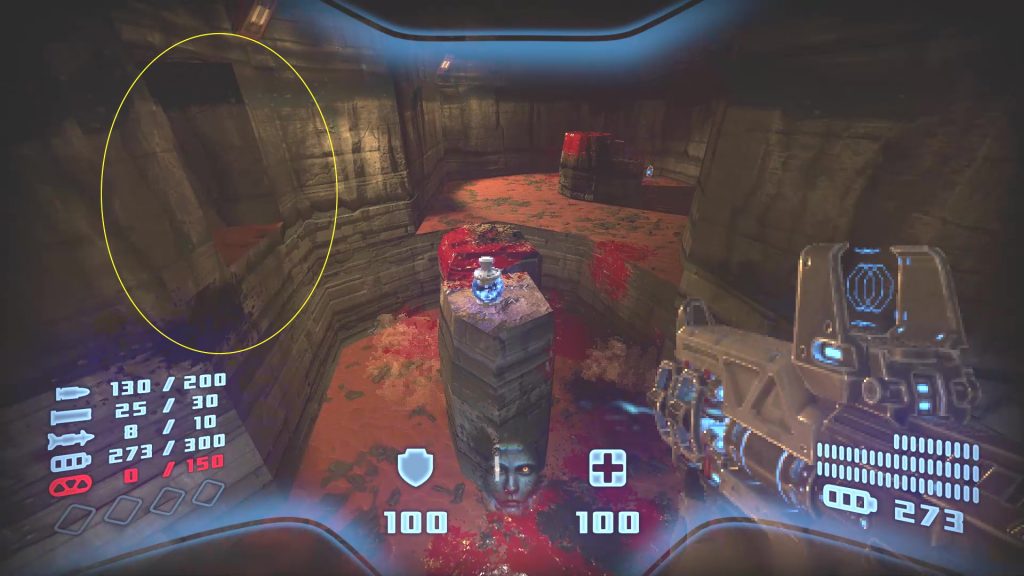Click the health cross icon
The height and width of the screenshot is (576, 1024).
607,467
